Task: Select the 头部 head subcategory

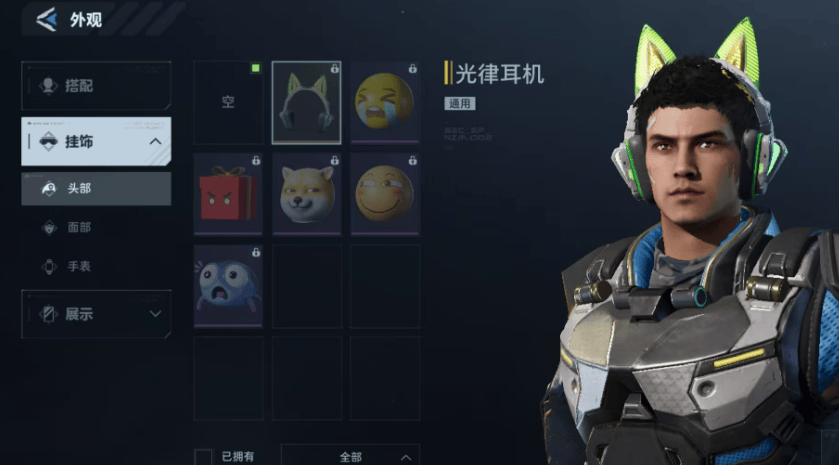Action: point(96,188)
